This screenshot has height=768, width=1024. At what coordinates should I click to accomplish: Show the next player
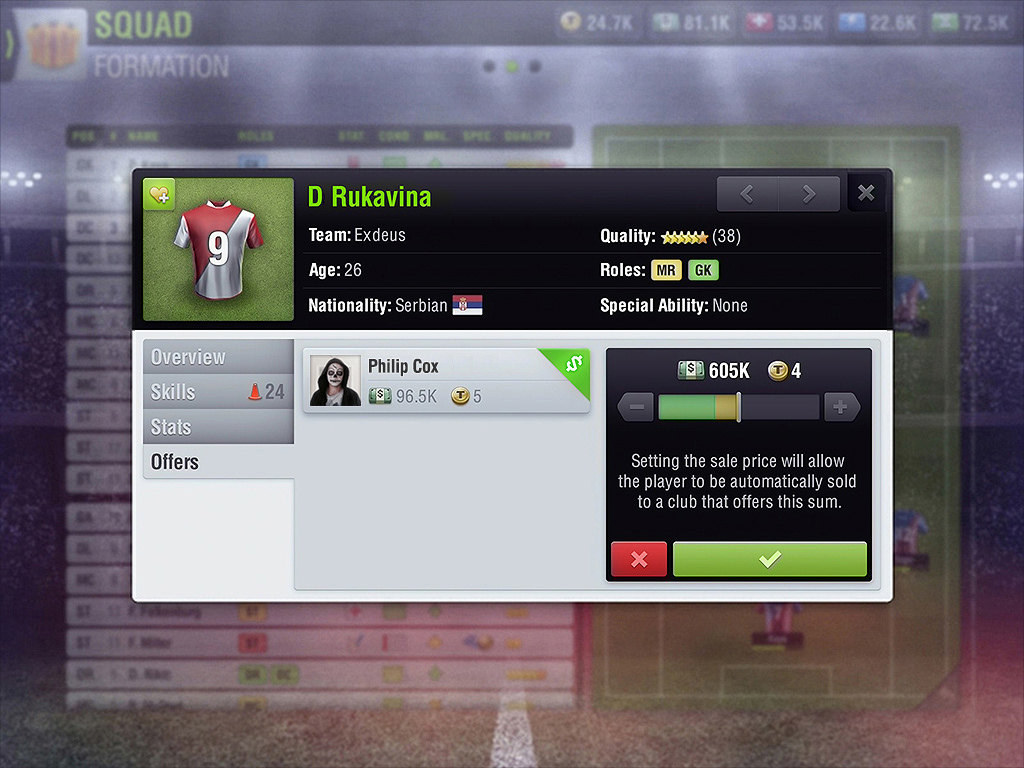(x=809, y=194)
